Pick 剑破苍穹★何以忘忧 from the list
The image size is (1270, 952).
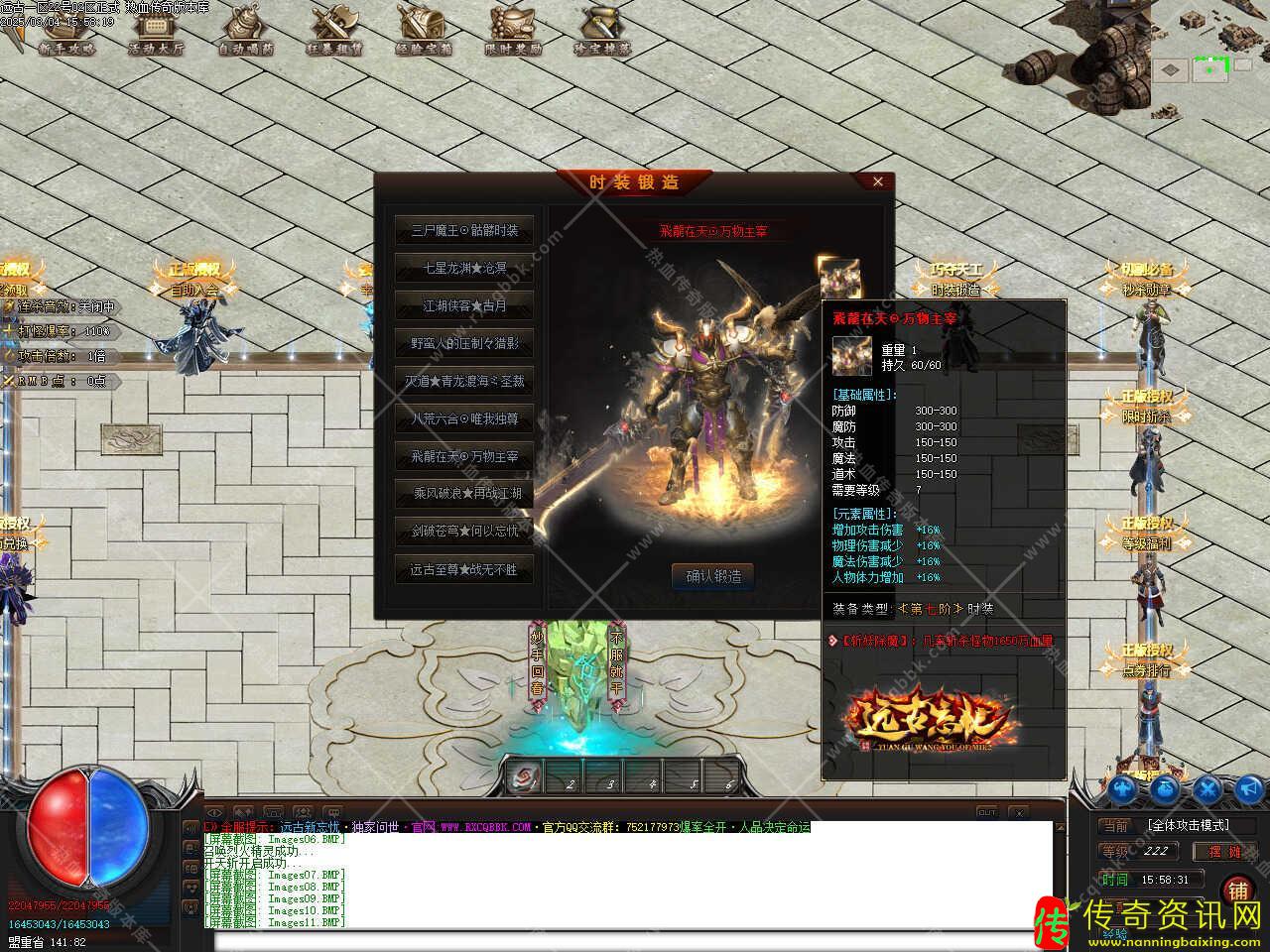click(464, 531)
